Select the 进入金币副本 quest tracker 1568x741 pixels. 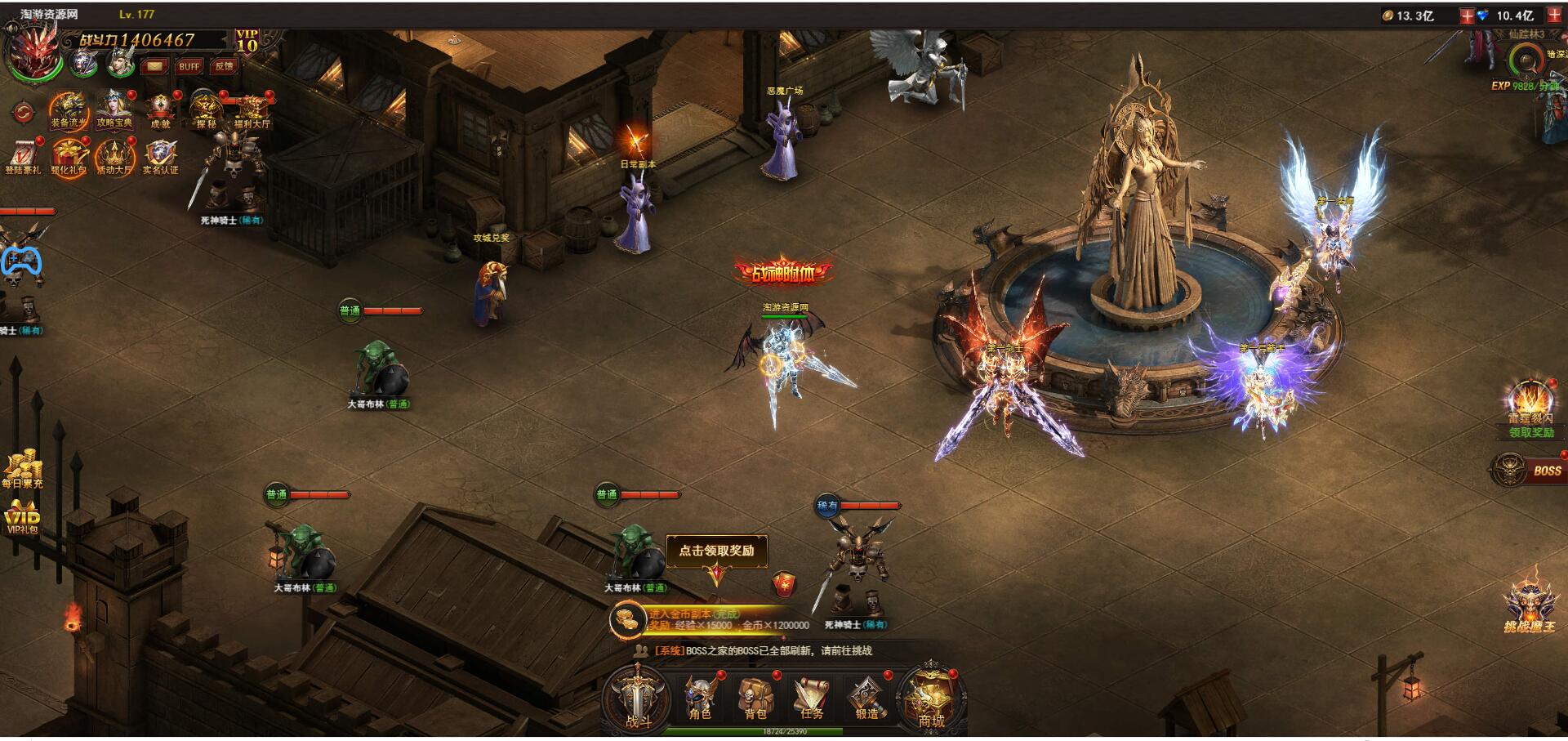pyautogui.click(x=710, y=619)
